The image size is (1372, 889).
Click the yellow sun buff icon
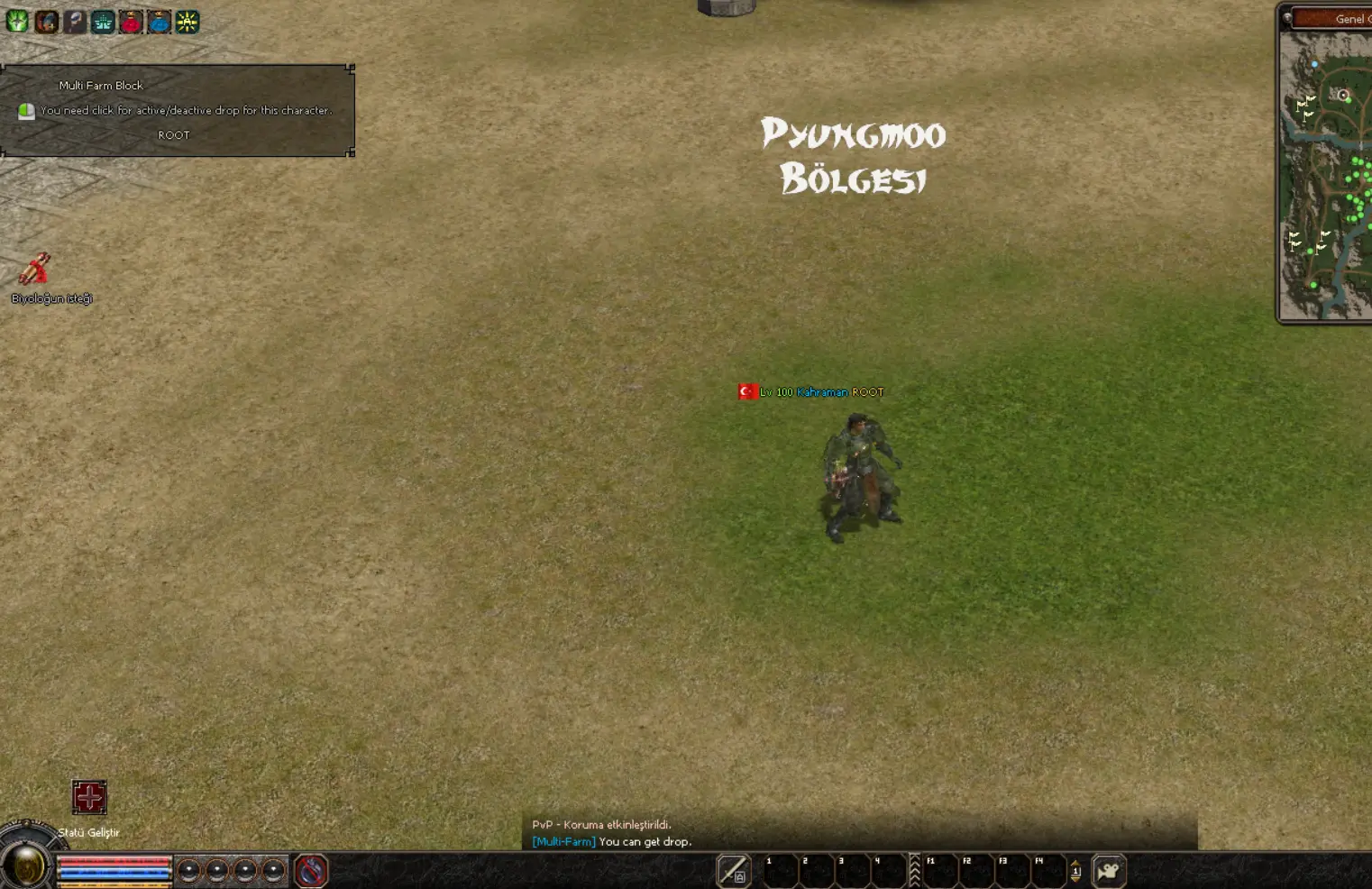tap(187, 22)
